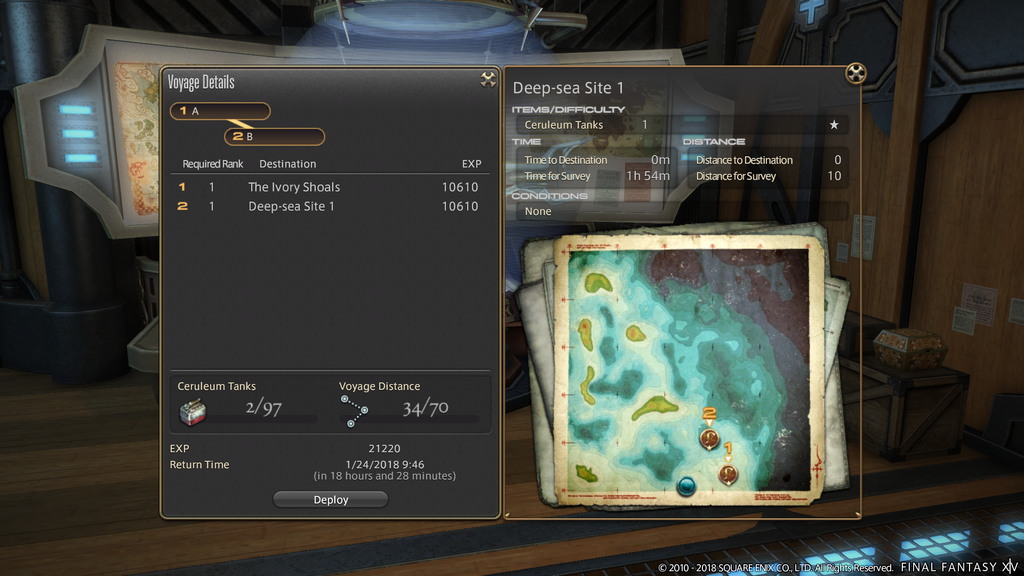Click map marker numbered 1

[x=728, y=473]
